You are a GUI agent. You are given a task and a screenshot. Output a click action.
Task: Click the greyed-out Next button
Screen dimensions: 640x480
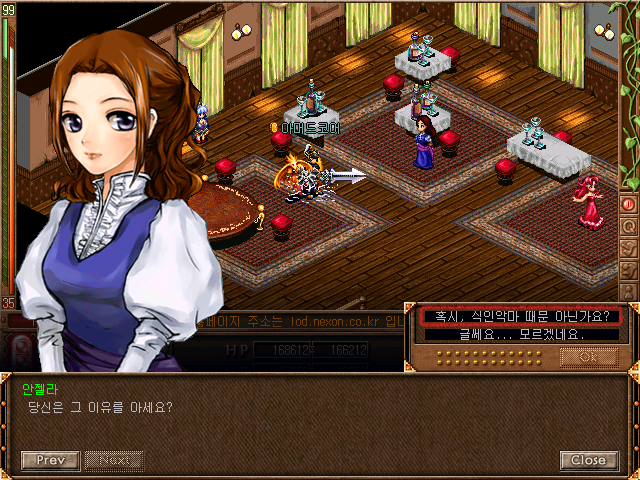[114, 460]
